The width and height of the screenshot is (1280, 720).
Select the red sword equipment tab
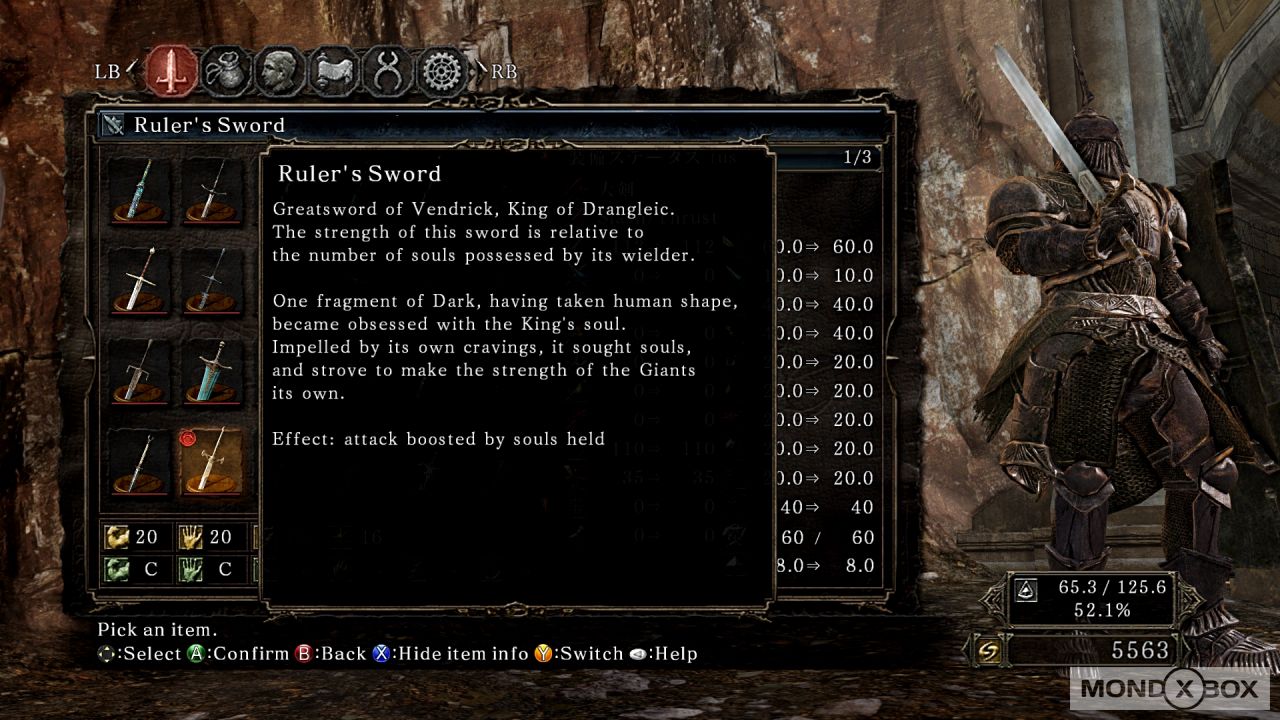coord(171,71)
